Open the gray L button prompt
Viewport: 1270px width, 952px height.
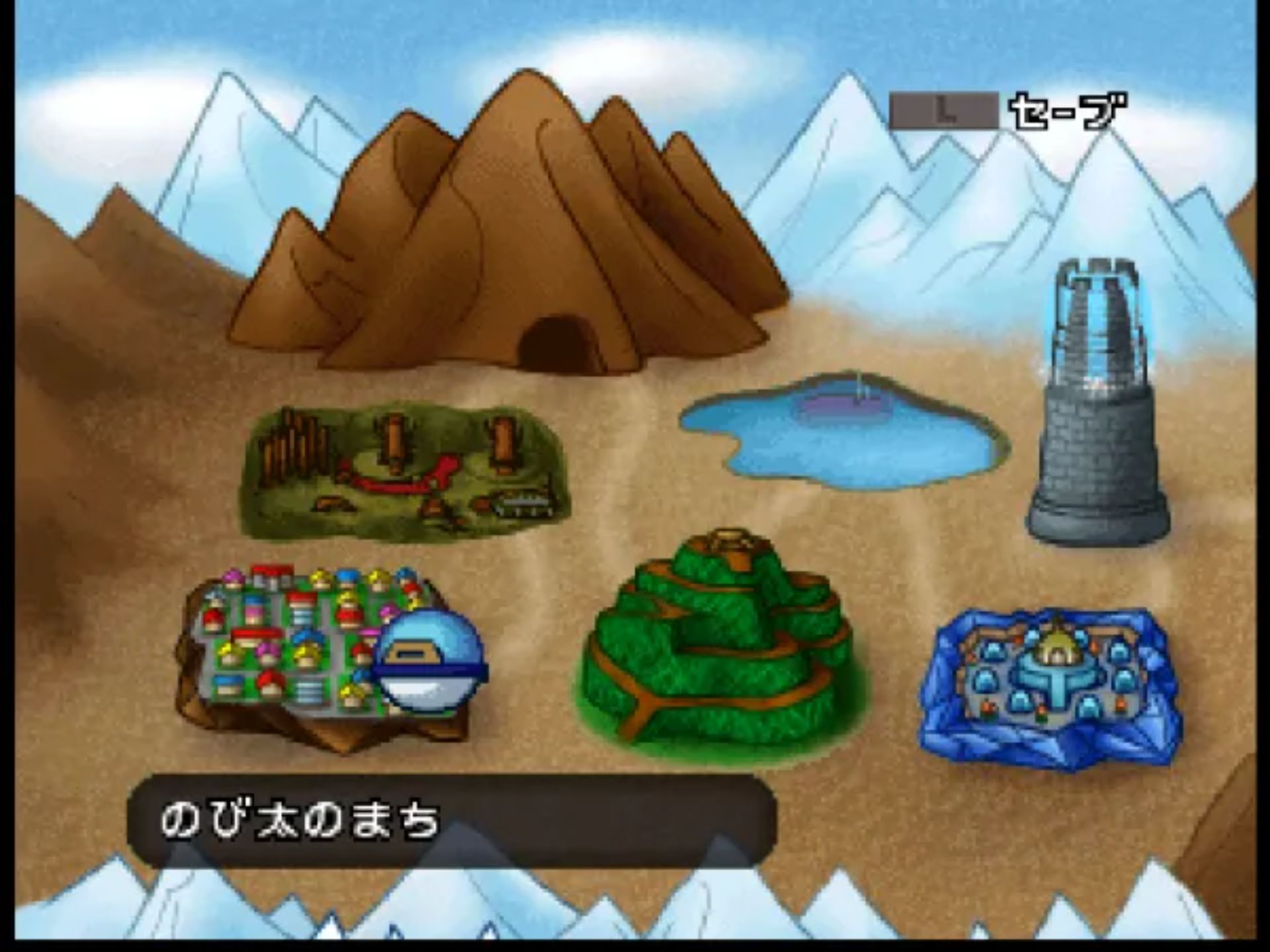[x=946, y=109]
